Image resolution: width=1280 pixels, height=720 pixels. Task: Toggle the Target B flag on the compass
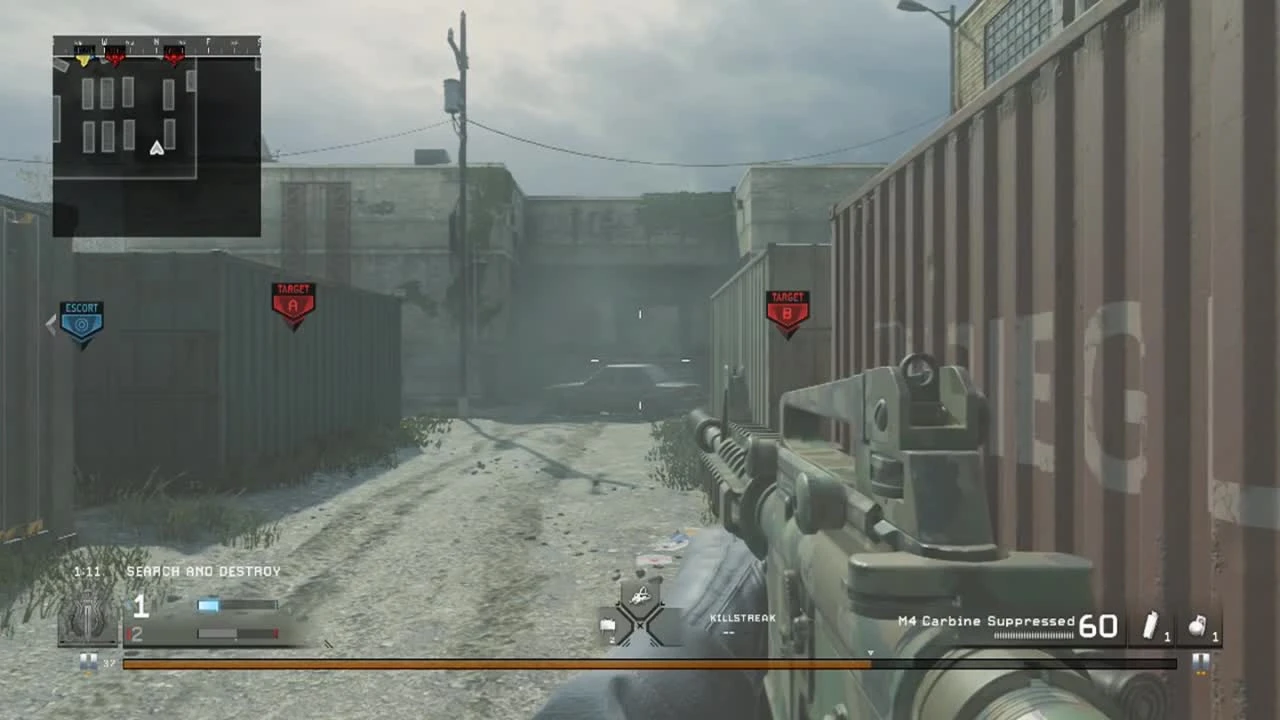tap(174, 55)
